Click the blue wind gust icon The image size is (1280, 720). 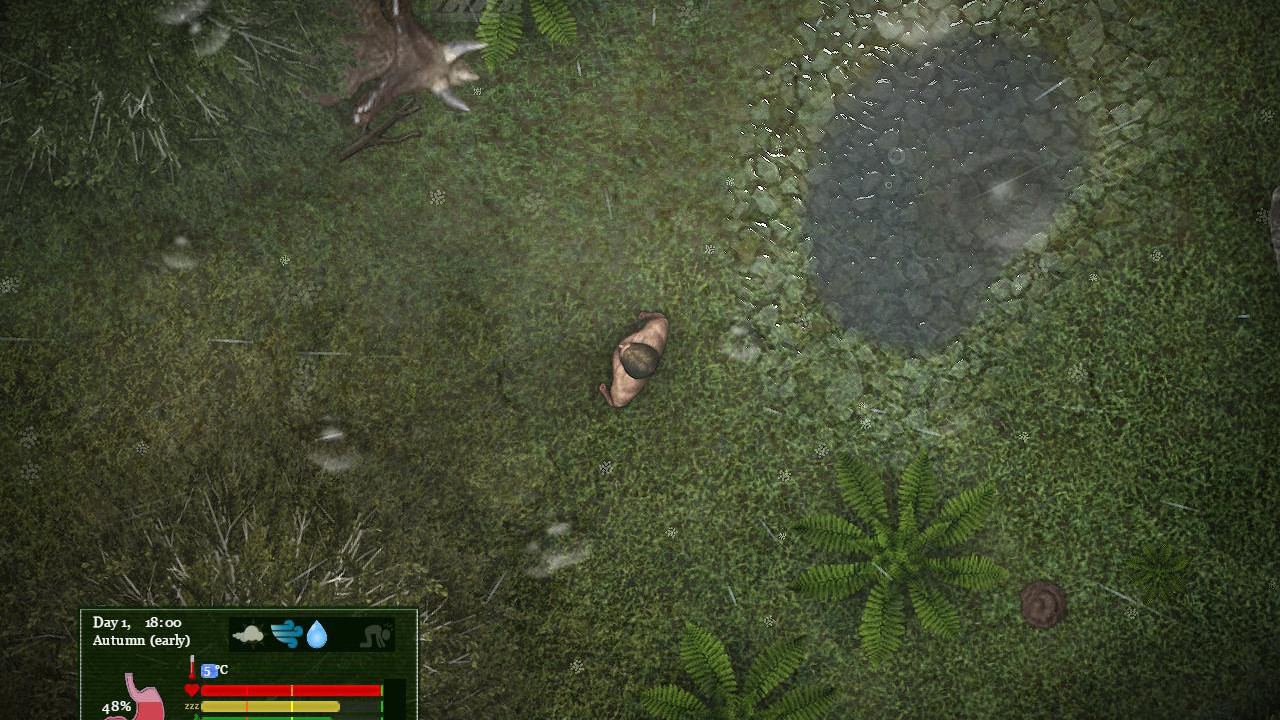click(x=284, y=633)
